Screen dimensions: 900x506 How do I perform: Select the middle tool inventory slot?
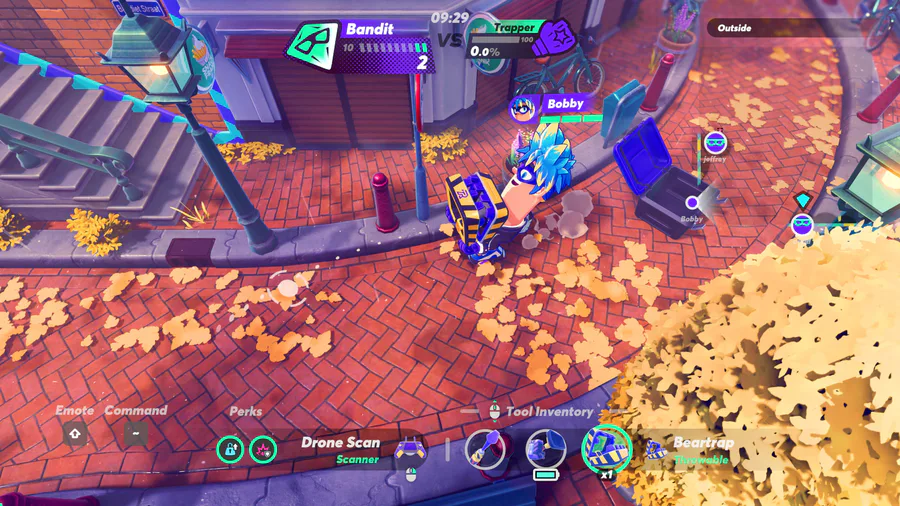tap(546, 448)
